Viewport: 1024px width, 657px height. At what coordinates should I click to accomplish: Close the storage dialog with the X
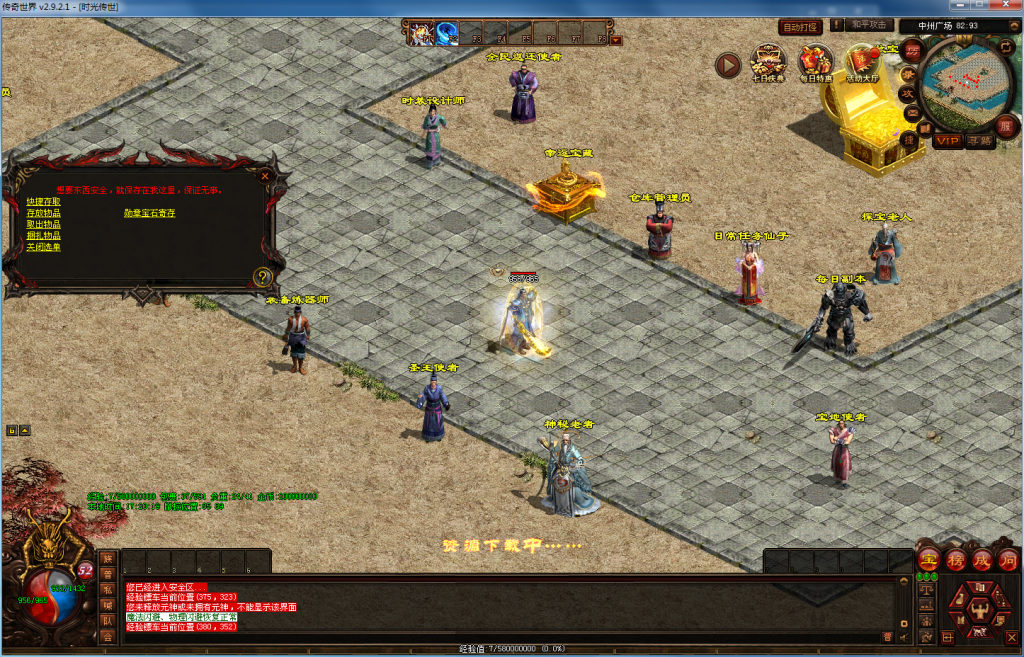coord(265,176)
